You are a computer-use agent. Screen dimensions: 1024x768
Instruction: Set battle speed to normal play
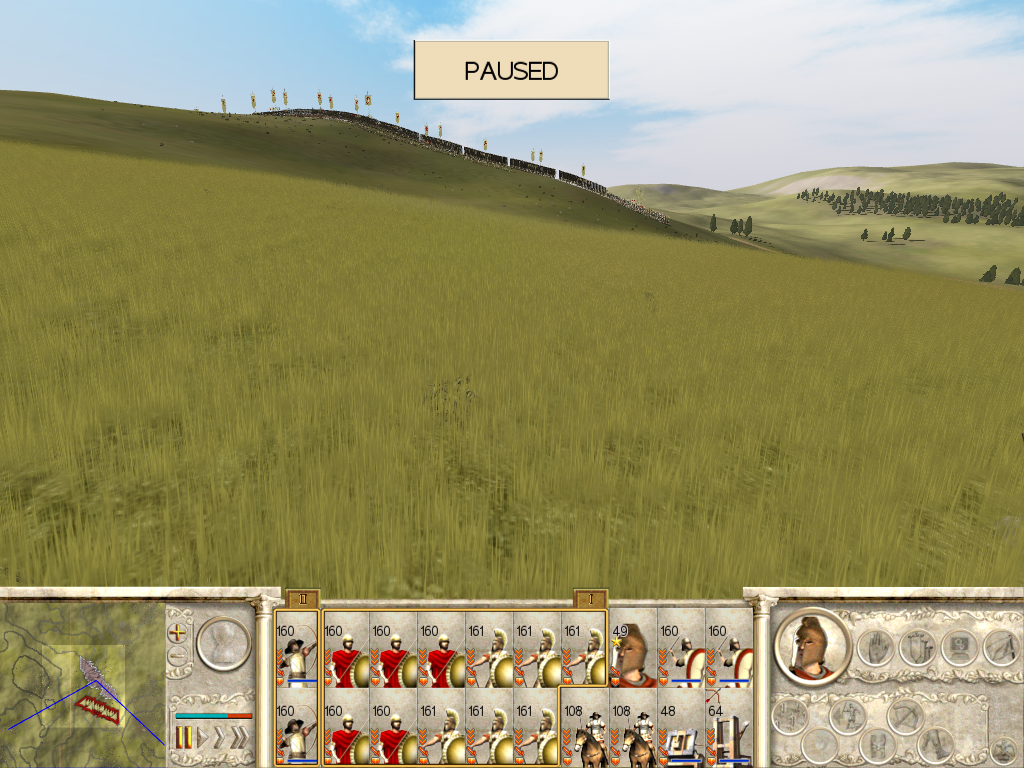203,739
